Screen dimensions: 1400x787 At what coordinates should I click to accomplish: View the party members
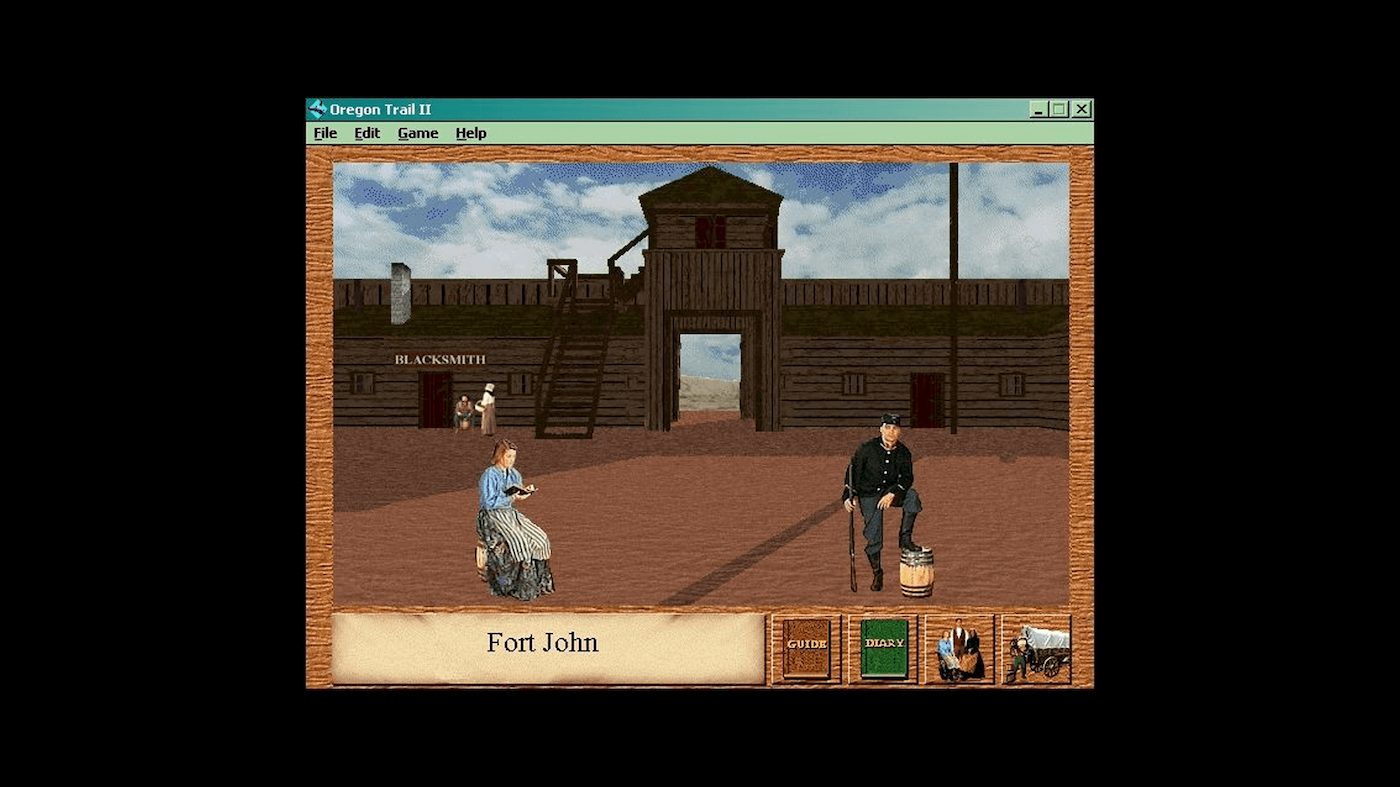(959, 646)
